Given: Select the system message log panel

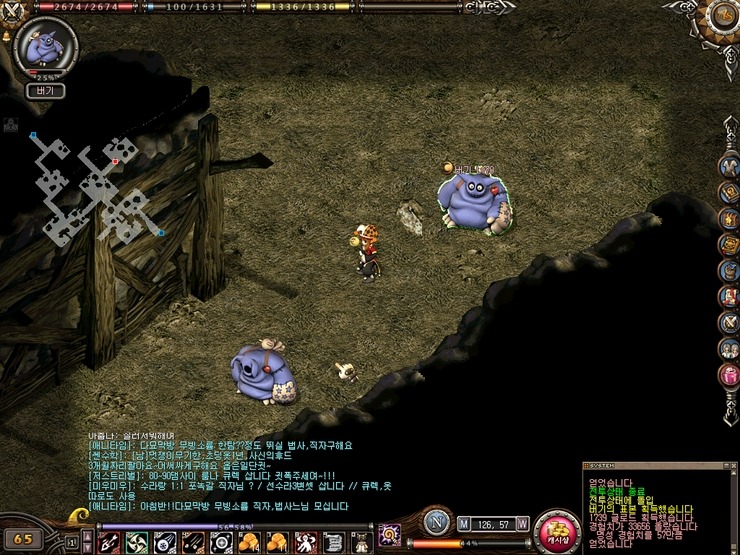Looking at the screenshot, I should pyautogui.click(x=658, y=506).
